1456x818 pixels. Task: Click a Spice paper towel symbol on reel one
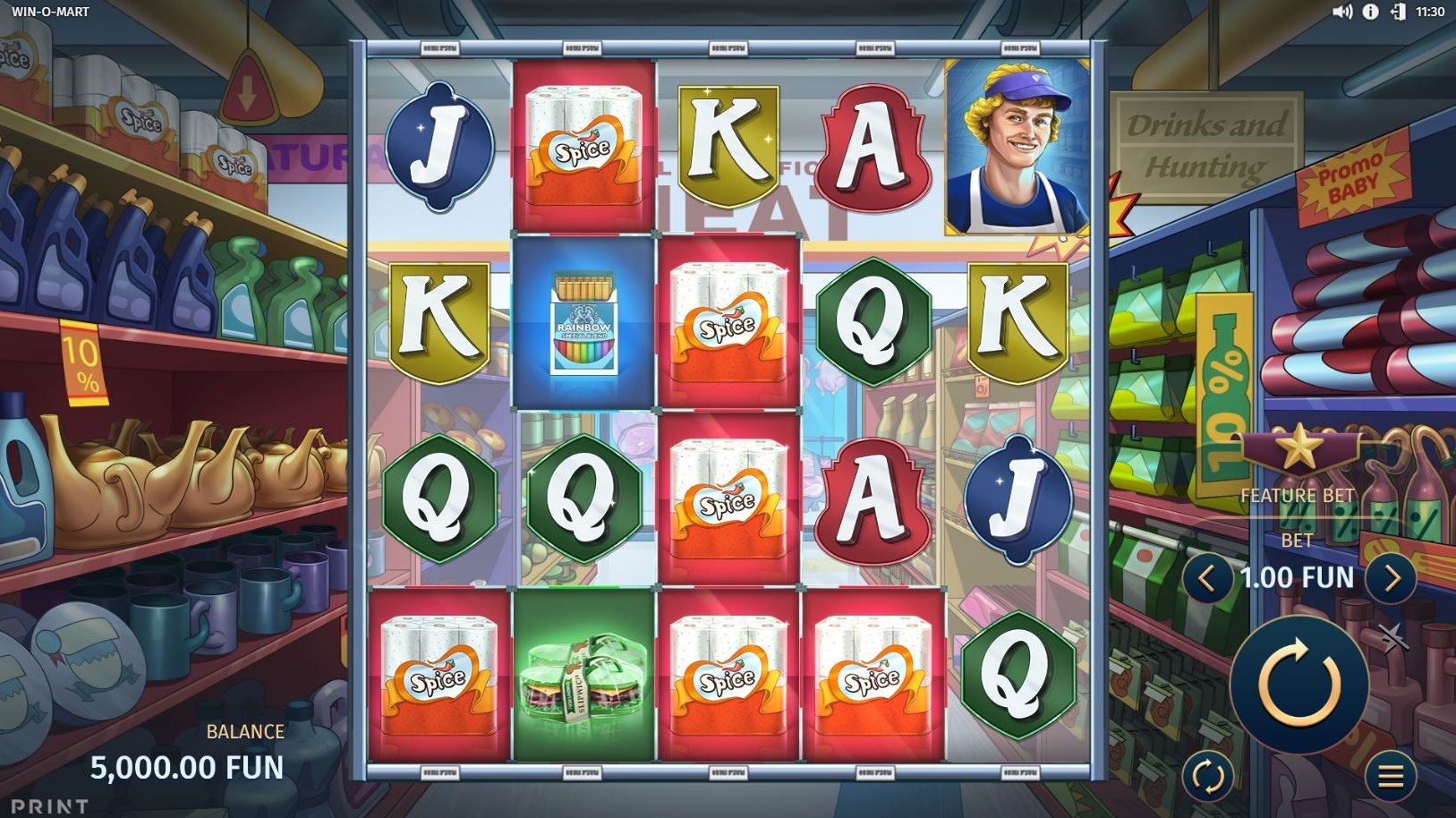pos(438,672)
